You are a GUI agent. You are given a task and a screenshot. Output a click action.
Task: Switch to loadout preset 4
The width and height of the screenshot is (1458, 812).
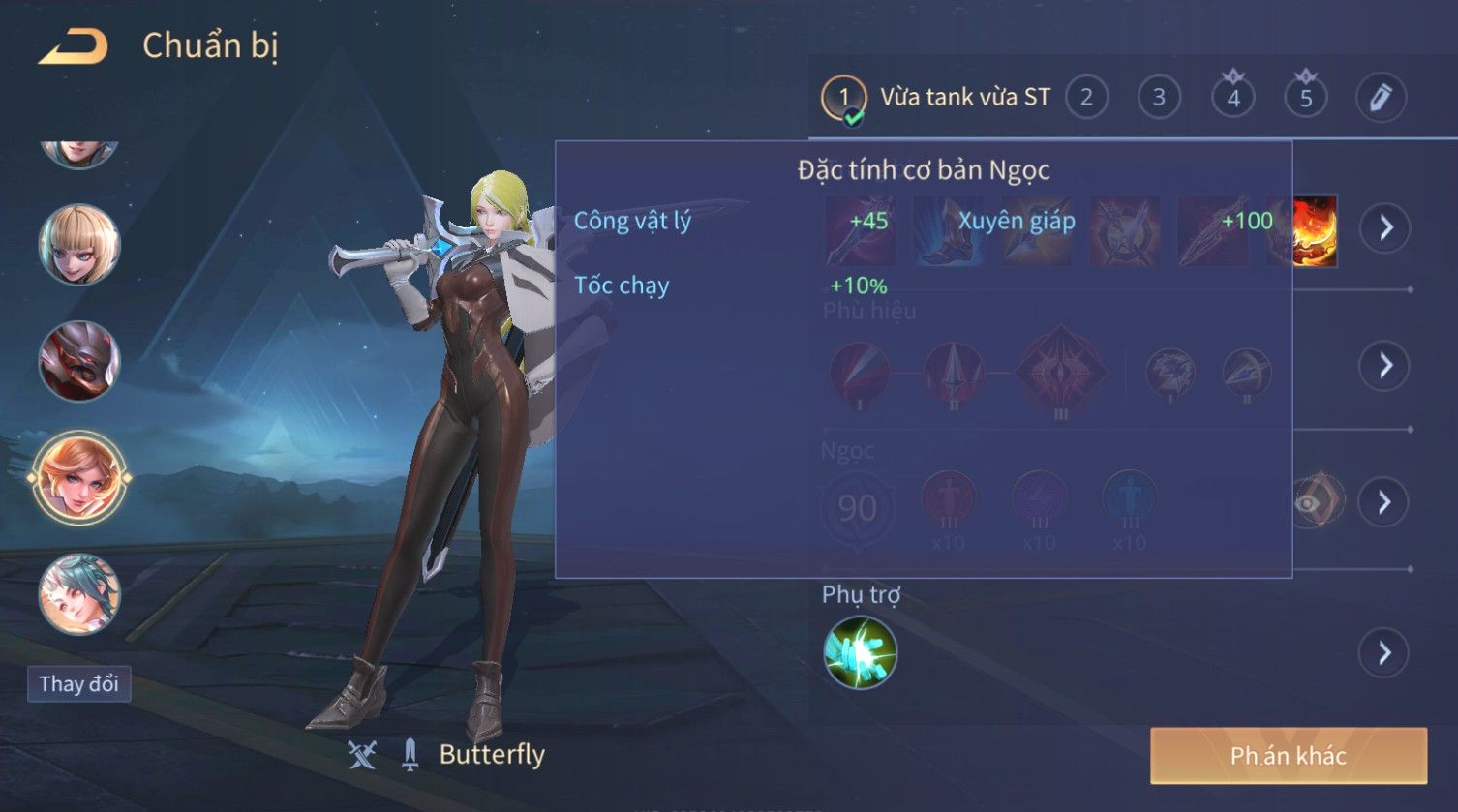[x=1232, y=98]
